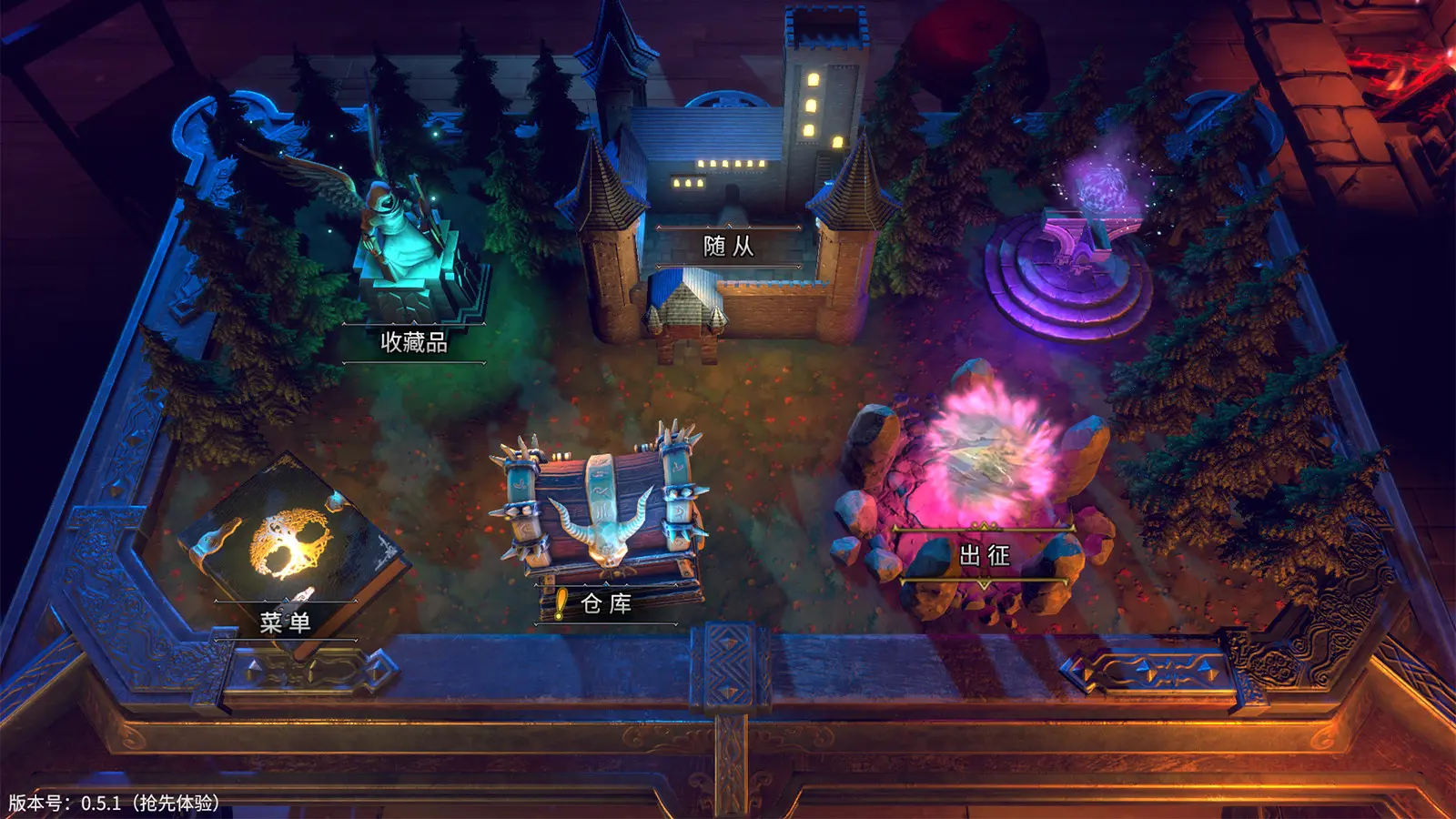
Task: Start an expedition via 出征
Action: coord(985,555)
